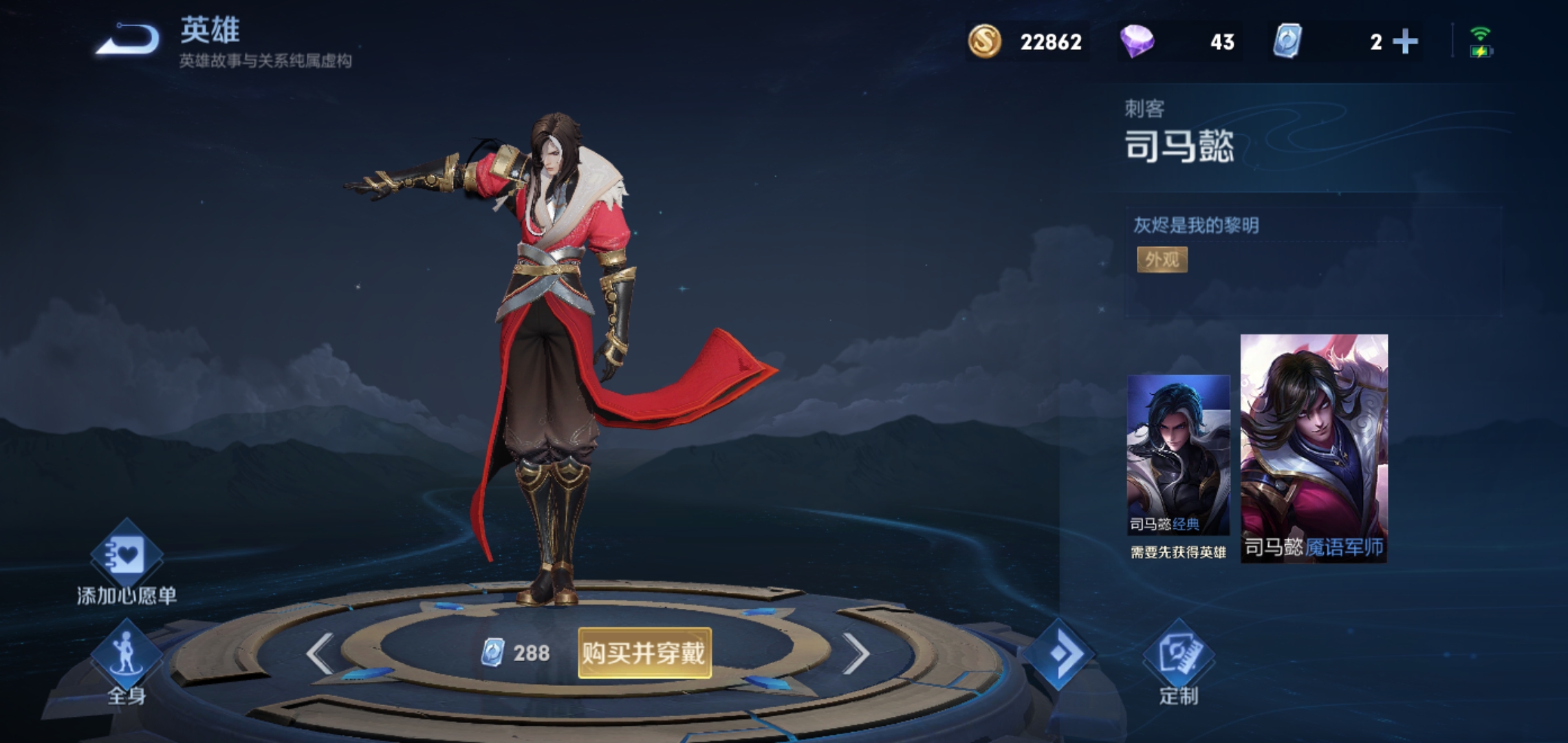Click the blue diamond arrow button

pos(1058,653)
